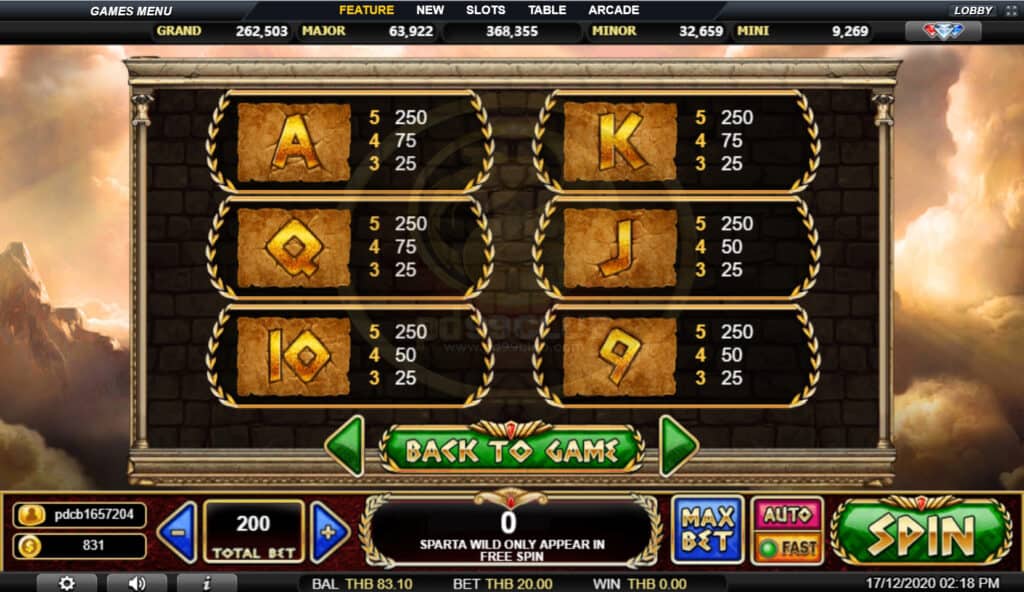This screenshot has width=1024, height=592.
Task: Switch to the Feature tab
Action: tap(366, 10)
